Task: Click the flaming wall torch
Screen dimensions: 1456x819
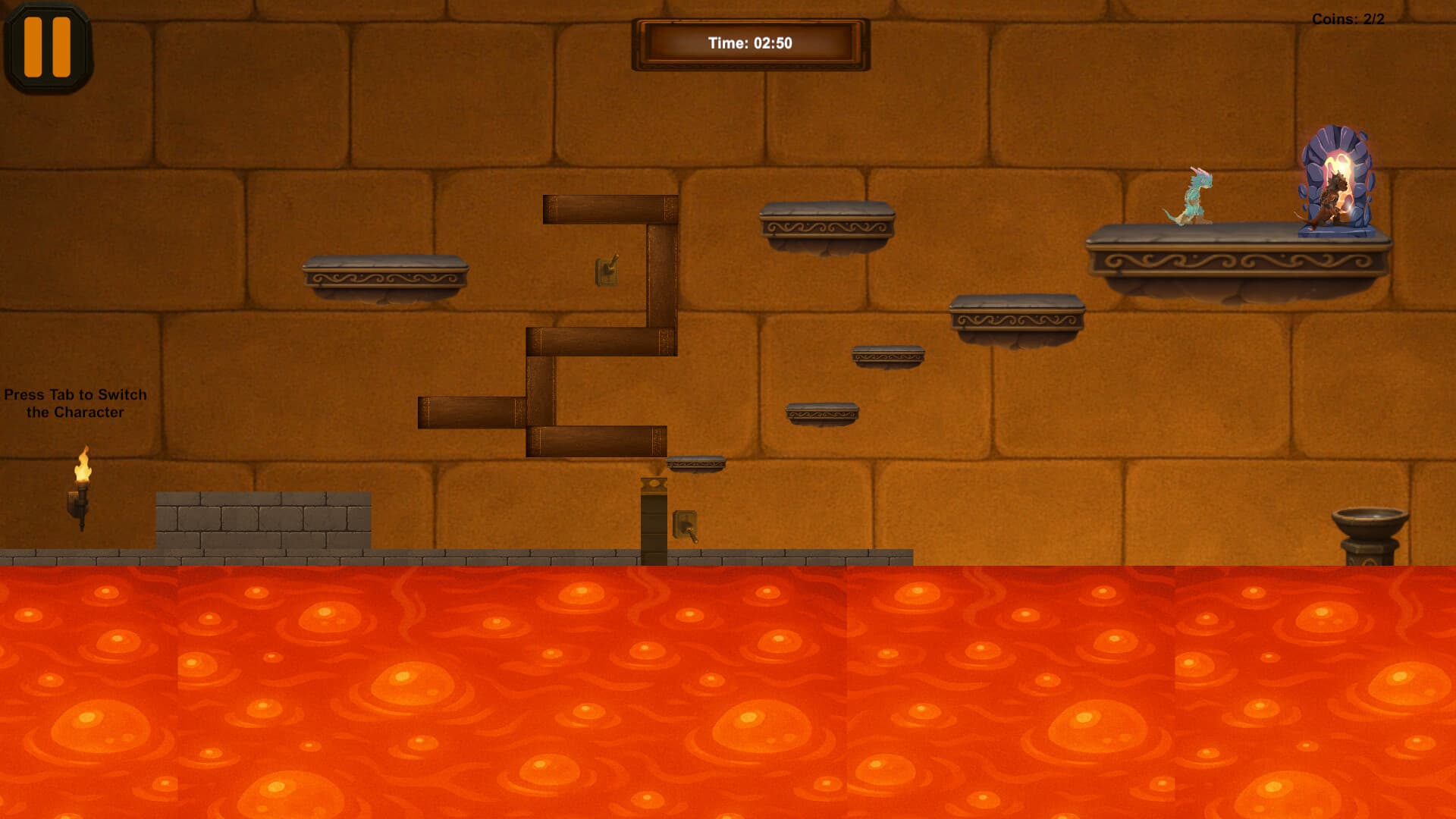Action: pyautogui.click(x=82, y=485)
